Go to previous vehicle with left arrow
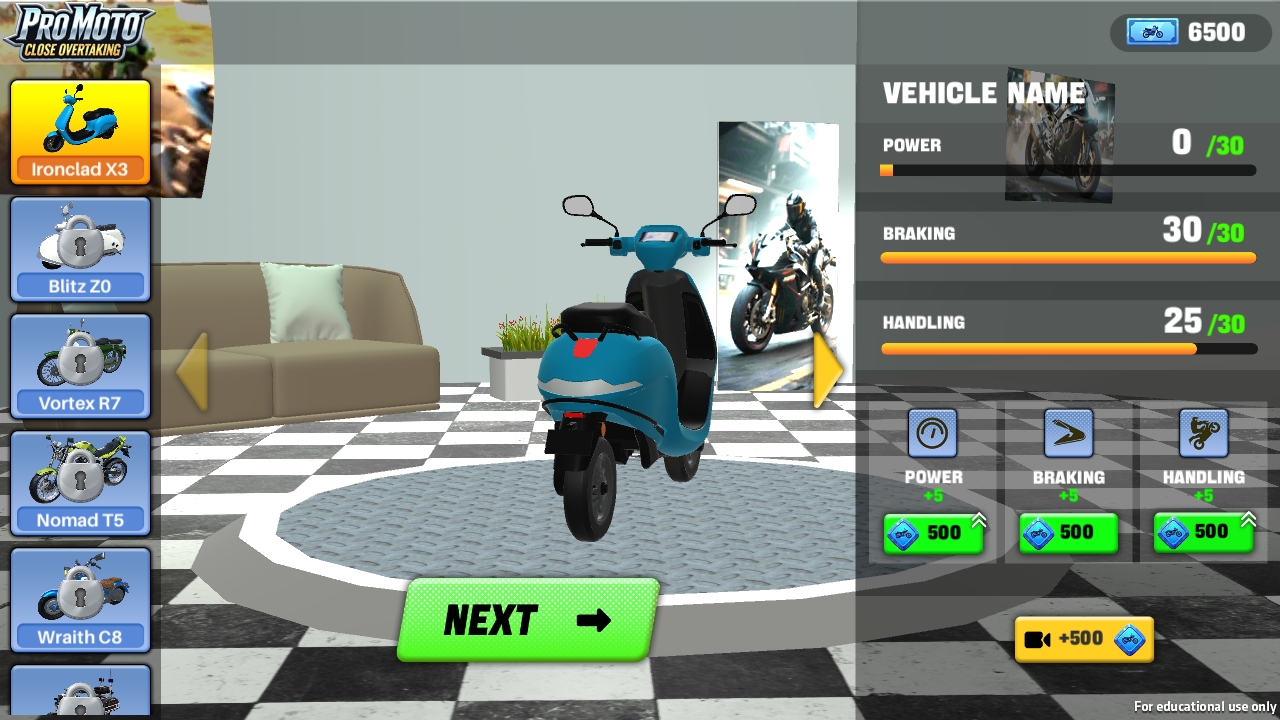 point(193,371)
